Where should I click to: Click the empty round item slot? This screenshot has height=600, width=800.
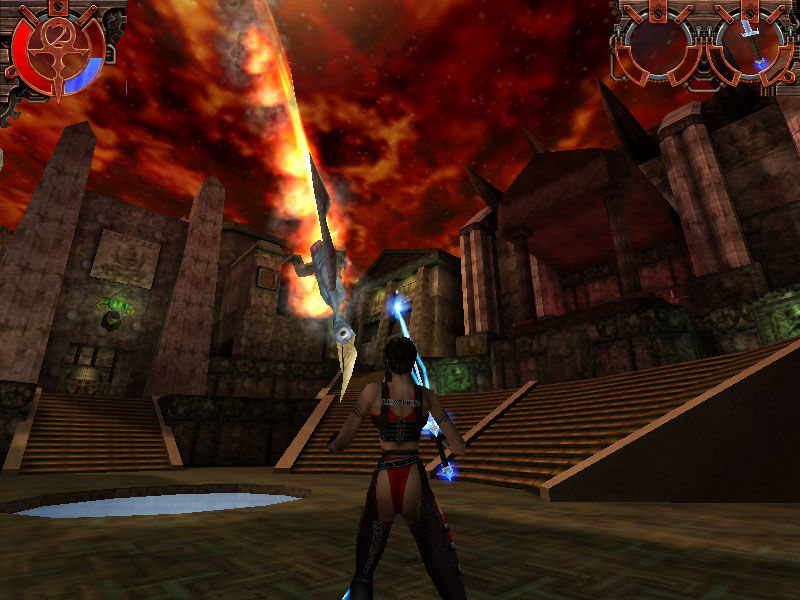[x=658, y=46]
